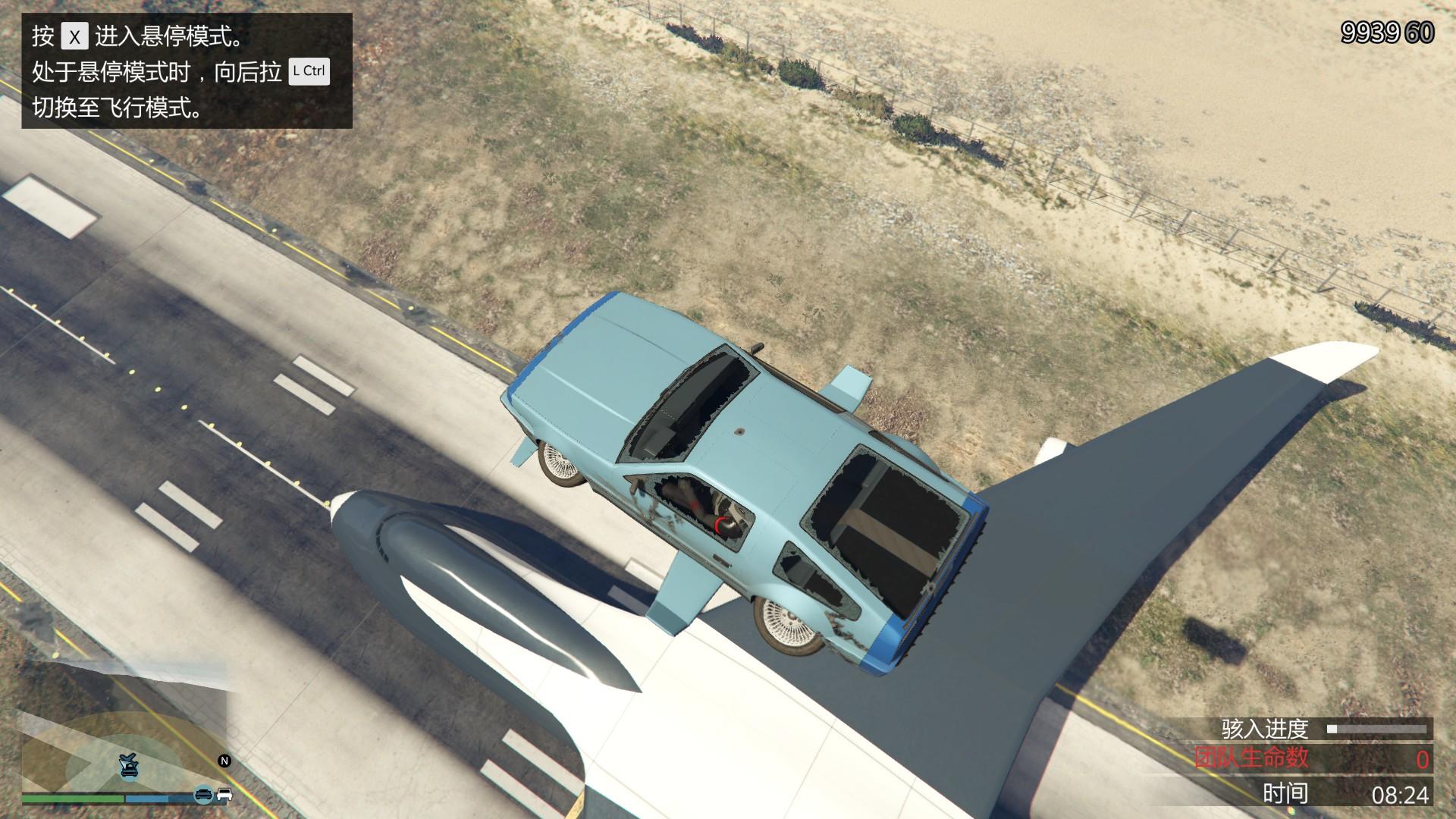The image size is (1456, 819).
Task: Click the ammo counter 9939 60
Action: tap(1388, 32)
